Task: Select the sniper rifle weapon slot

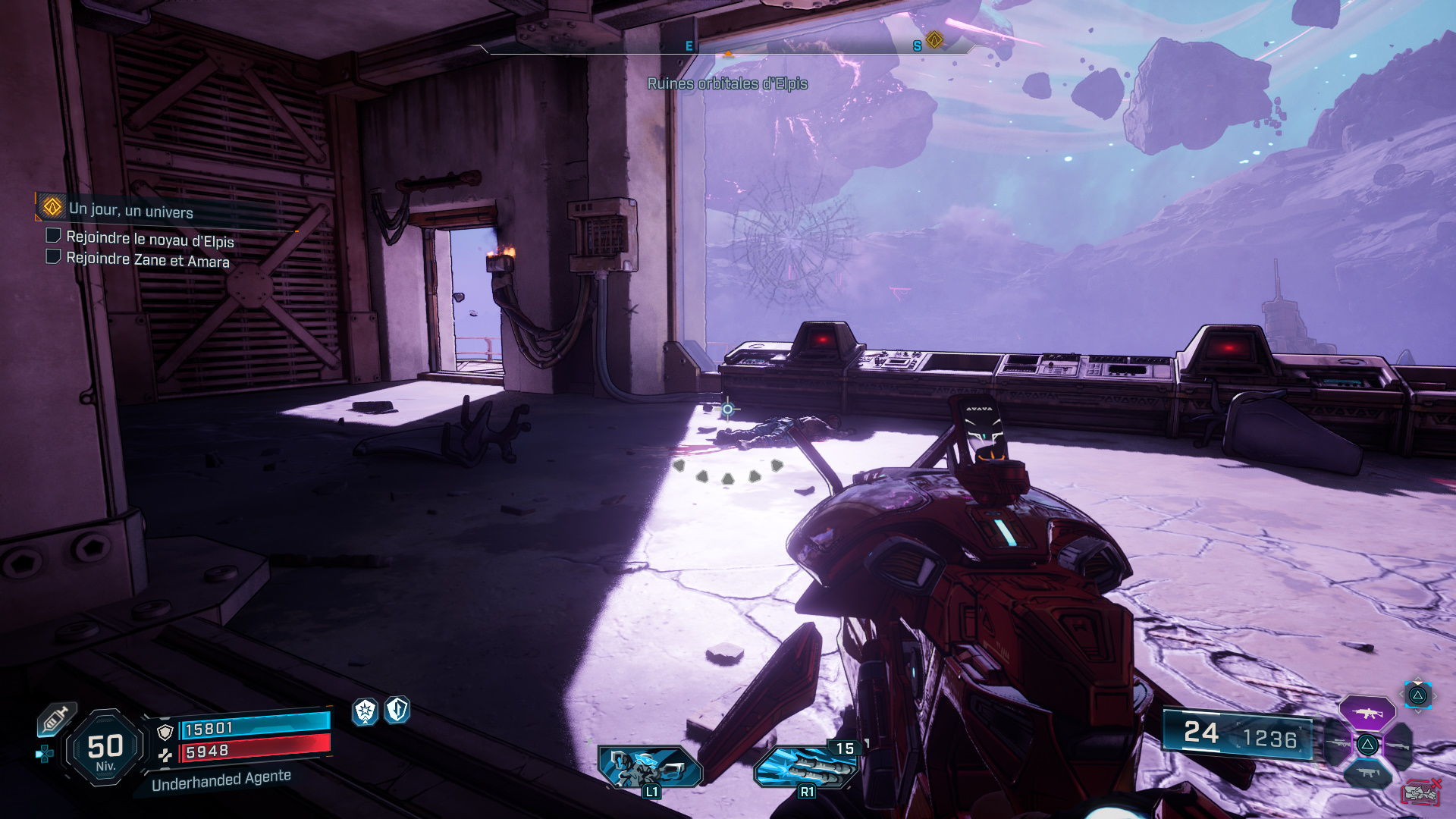Action: [x=1338, y=744]
